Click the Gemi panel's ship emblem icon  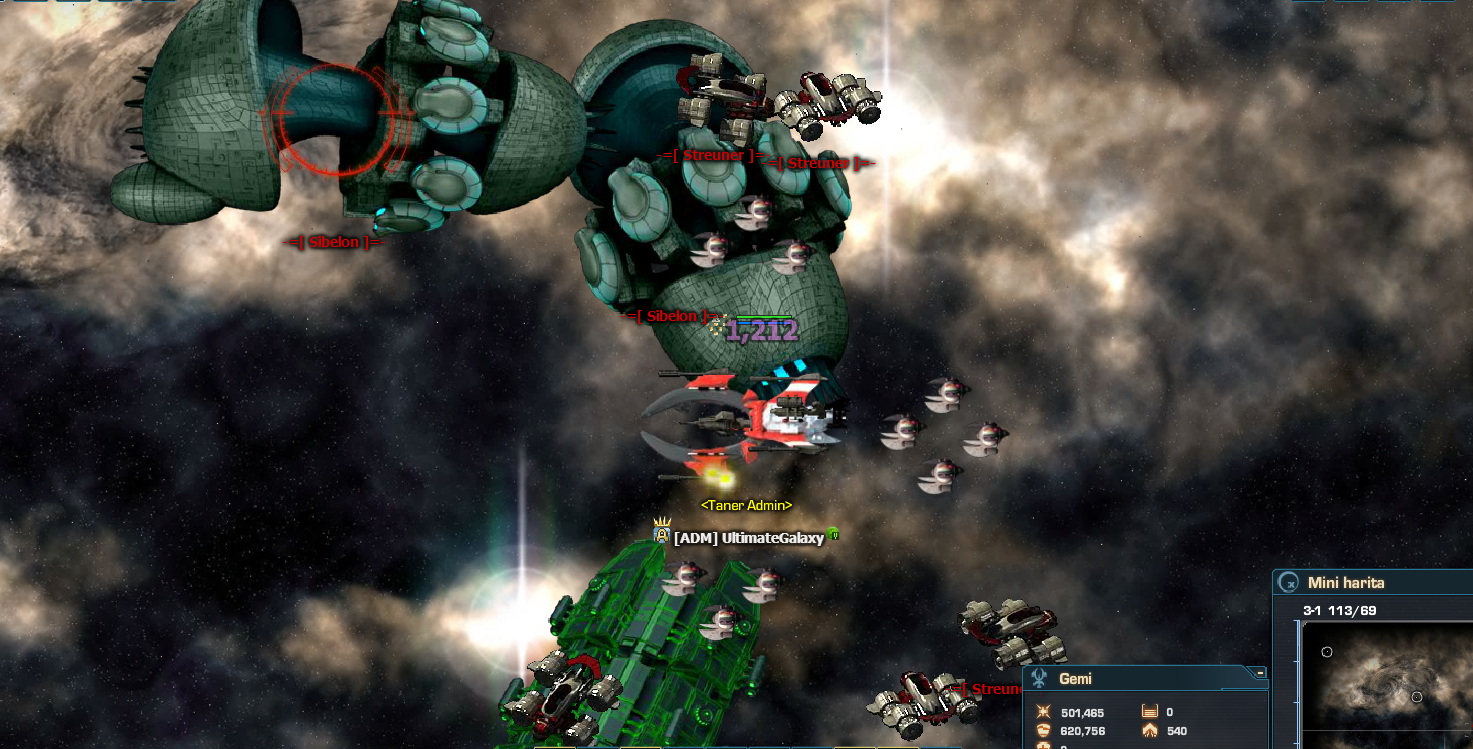[x=1040, y=679]
